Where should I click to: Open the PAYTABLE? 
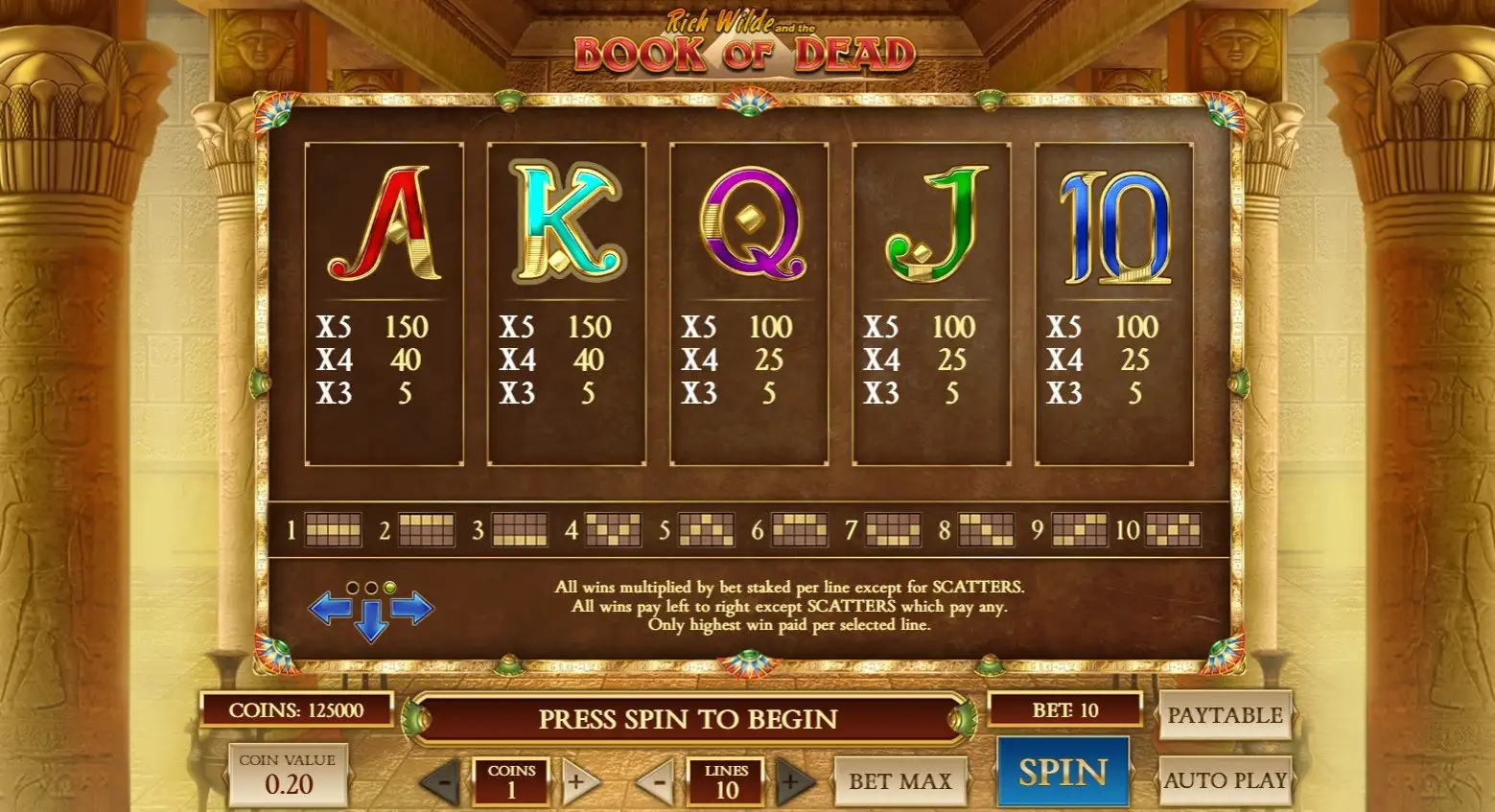pos(1225,715)
